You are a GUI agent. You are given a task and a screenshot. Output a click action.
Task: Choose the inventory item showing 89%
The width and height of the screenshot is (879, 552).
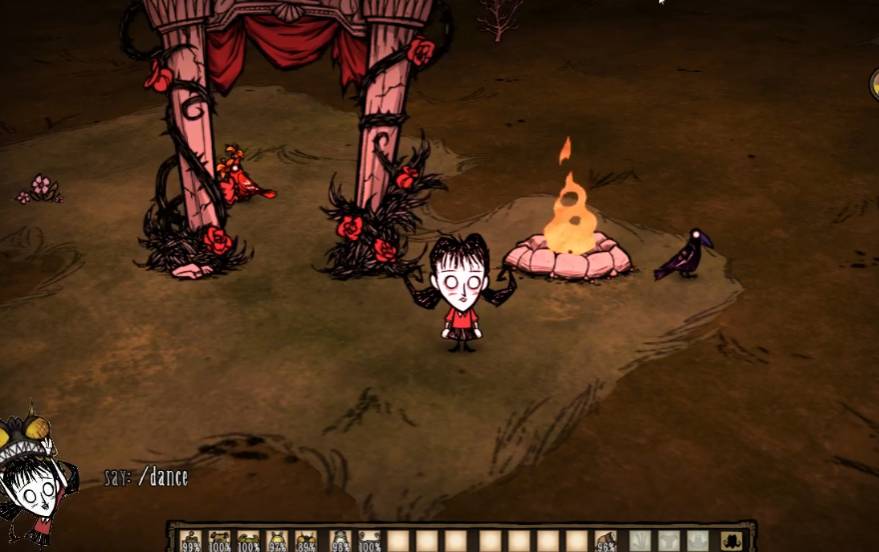(306, 541)
